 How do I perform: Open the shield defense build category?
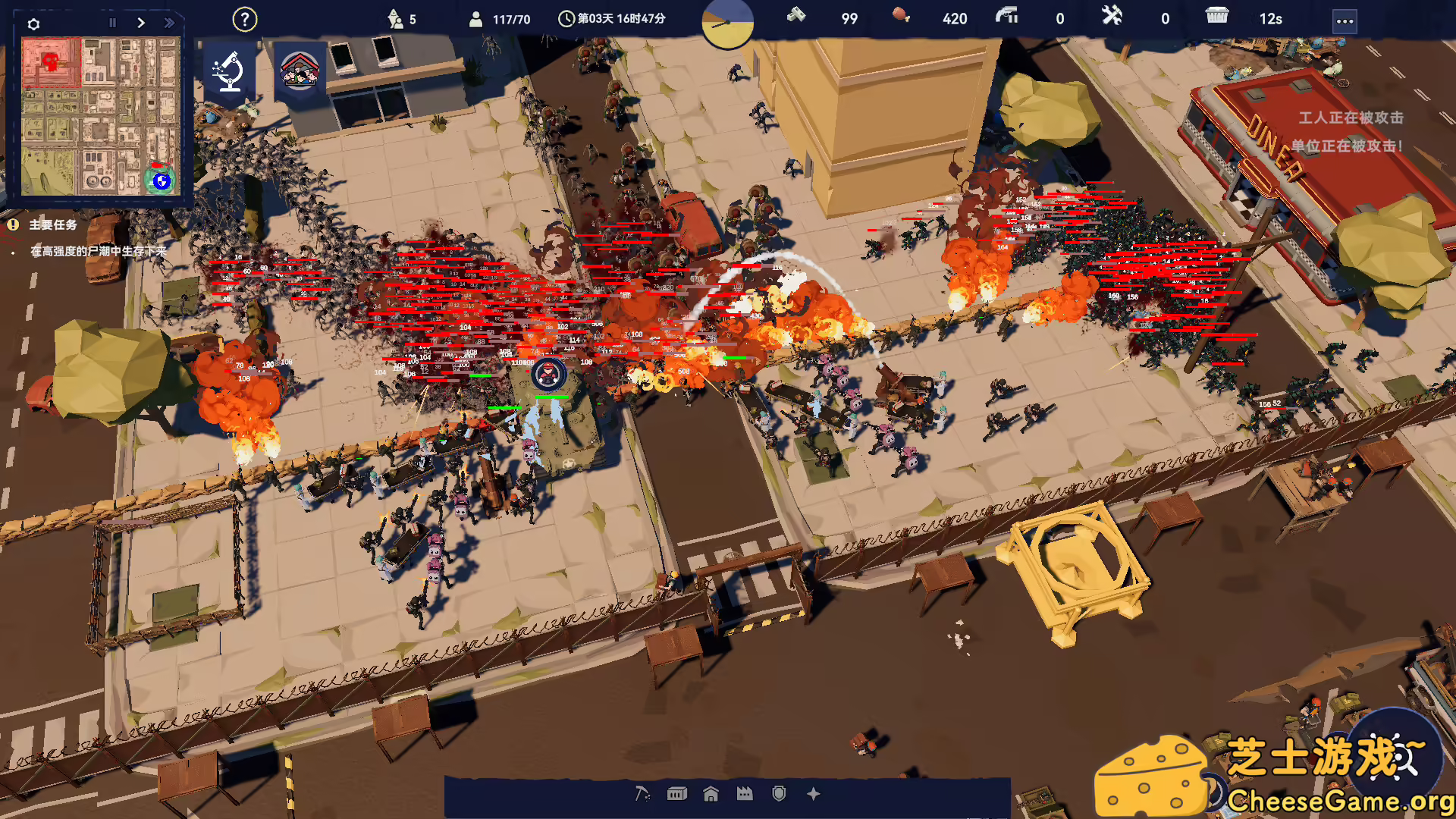779,794
